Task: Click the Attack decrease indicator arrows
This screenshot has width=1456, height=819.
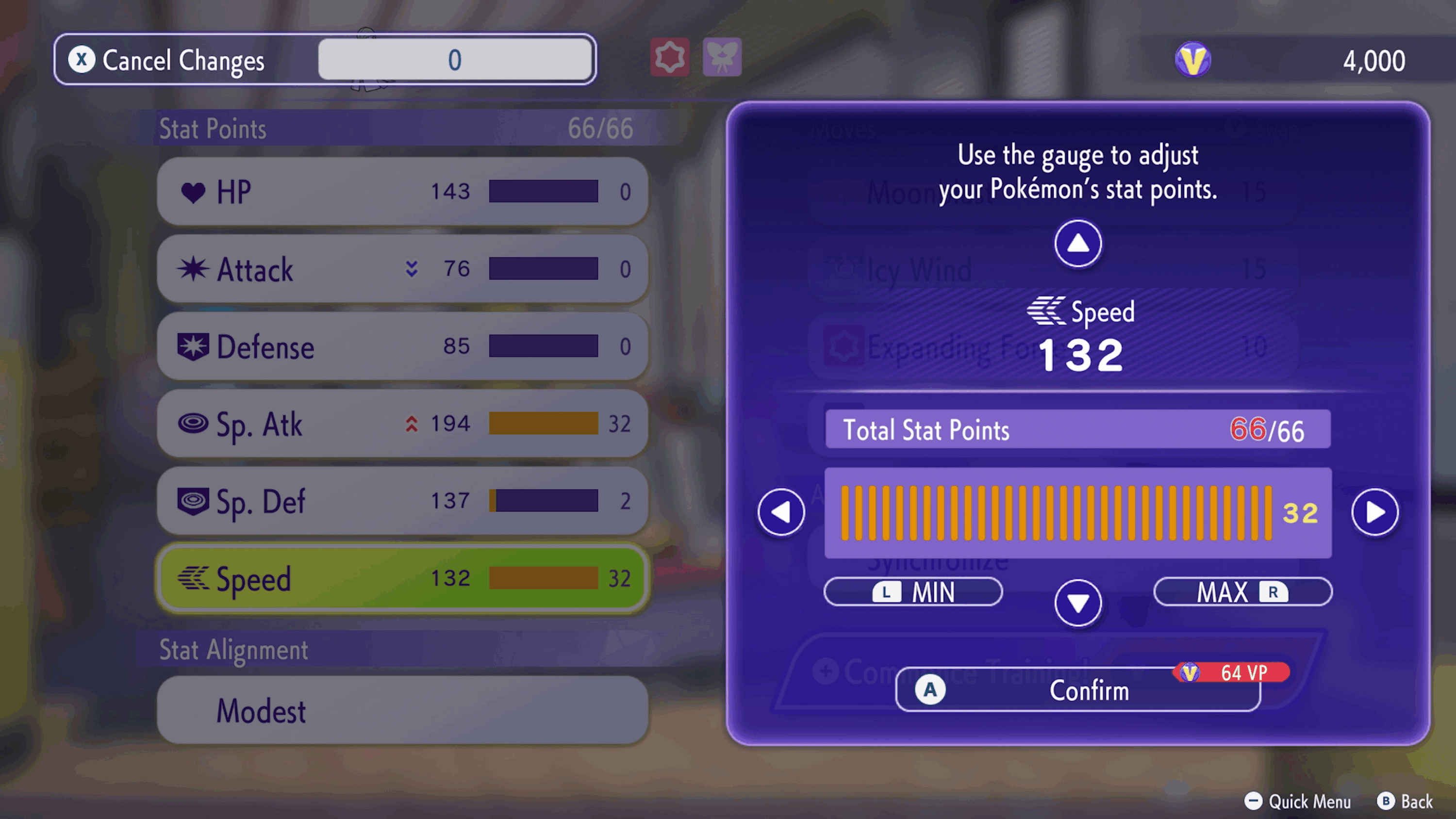Action: (412, 269)
